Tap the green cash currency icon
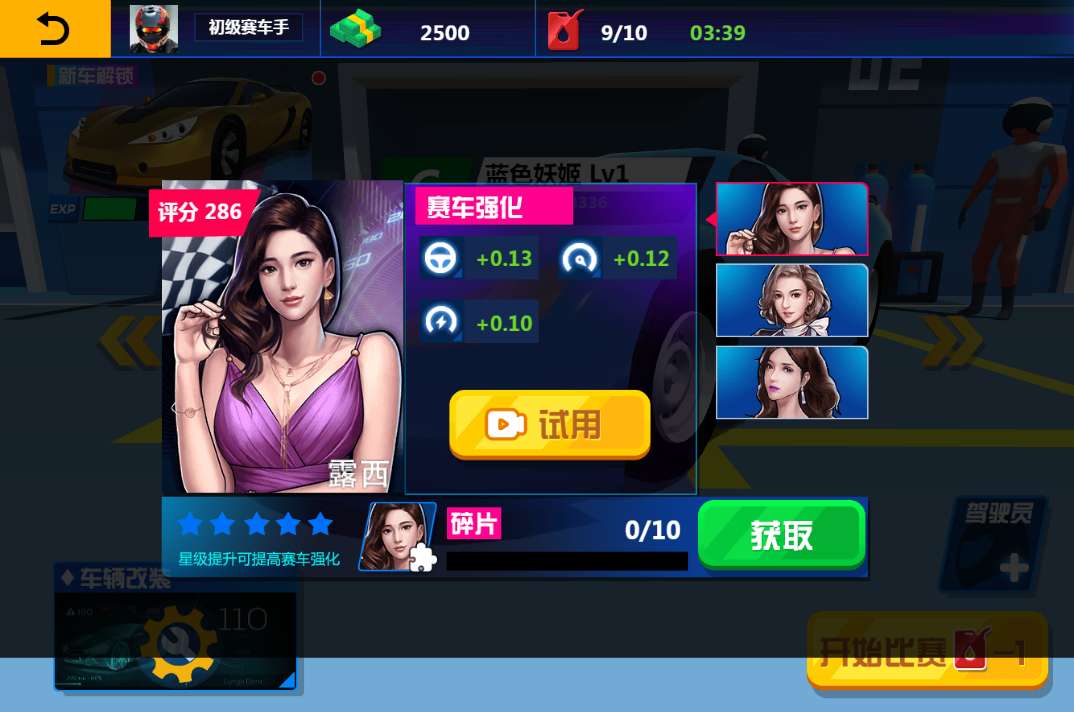The image size is (1074, 712). pos(355,31)
